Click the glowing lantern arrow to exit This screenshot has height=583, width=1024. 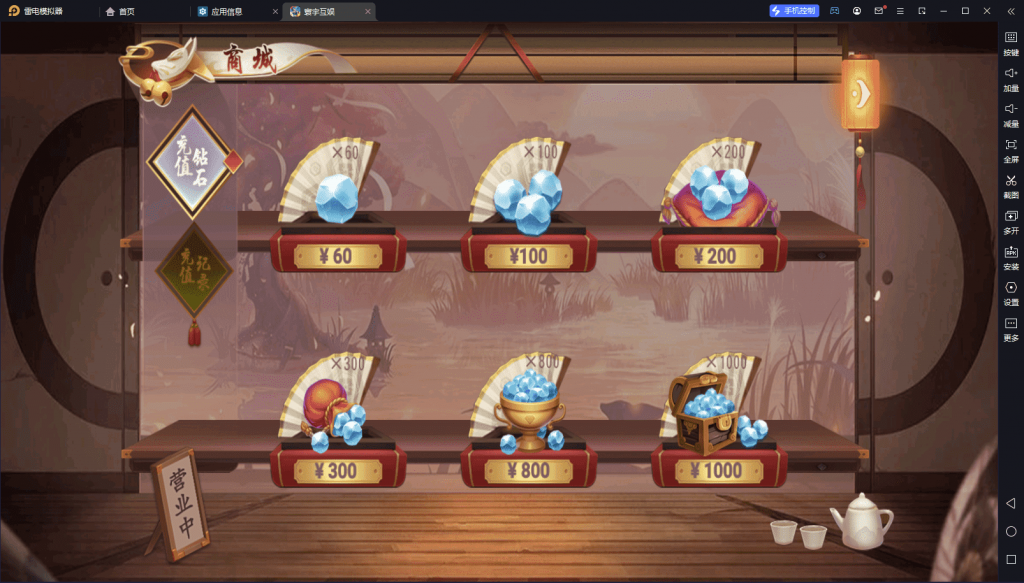tap(860, 93)
